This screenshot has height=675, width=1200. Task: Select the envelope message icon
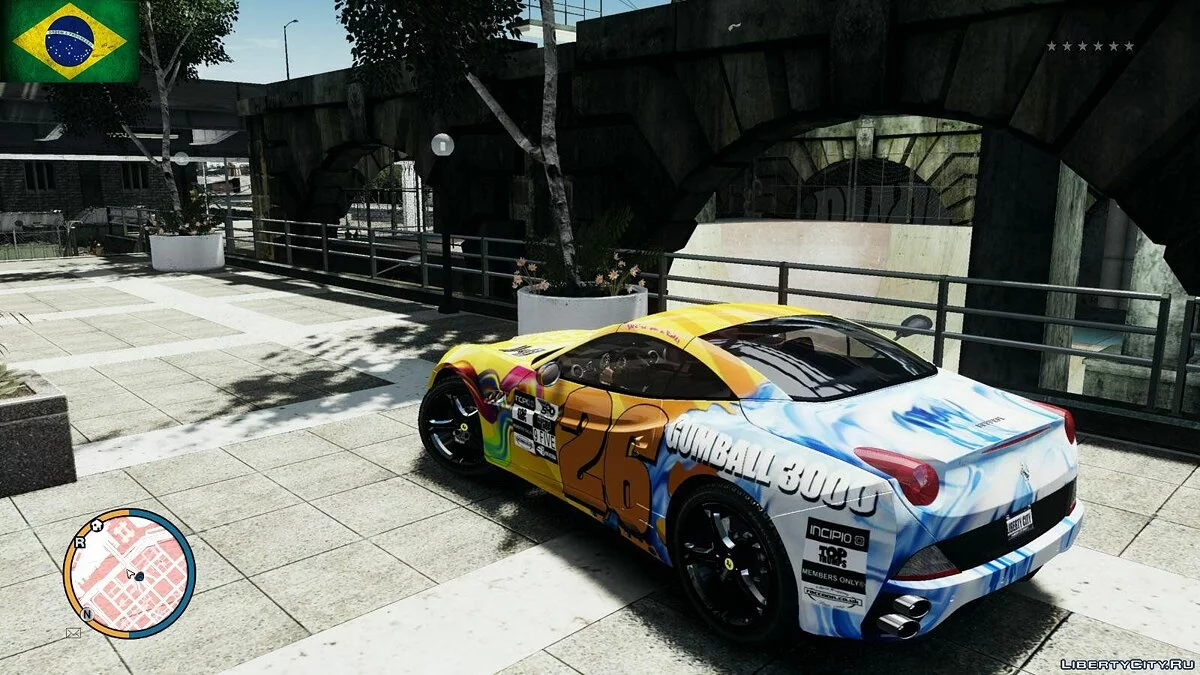coord(73,632)
